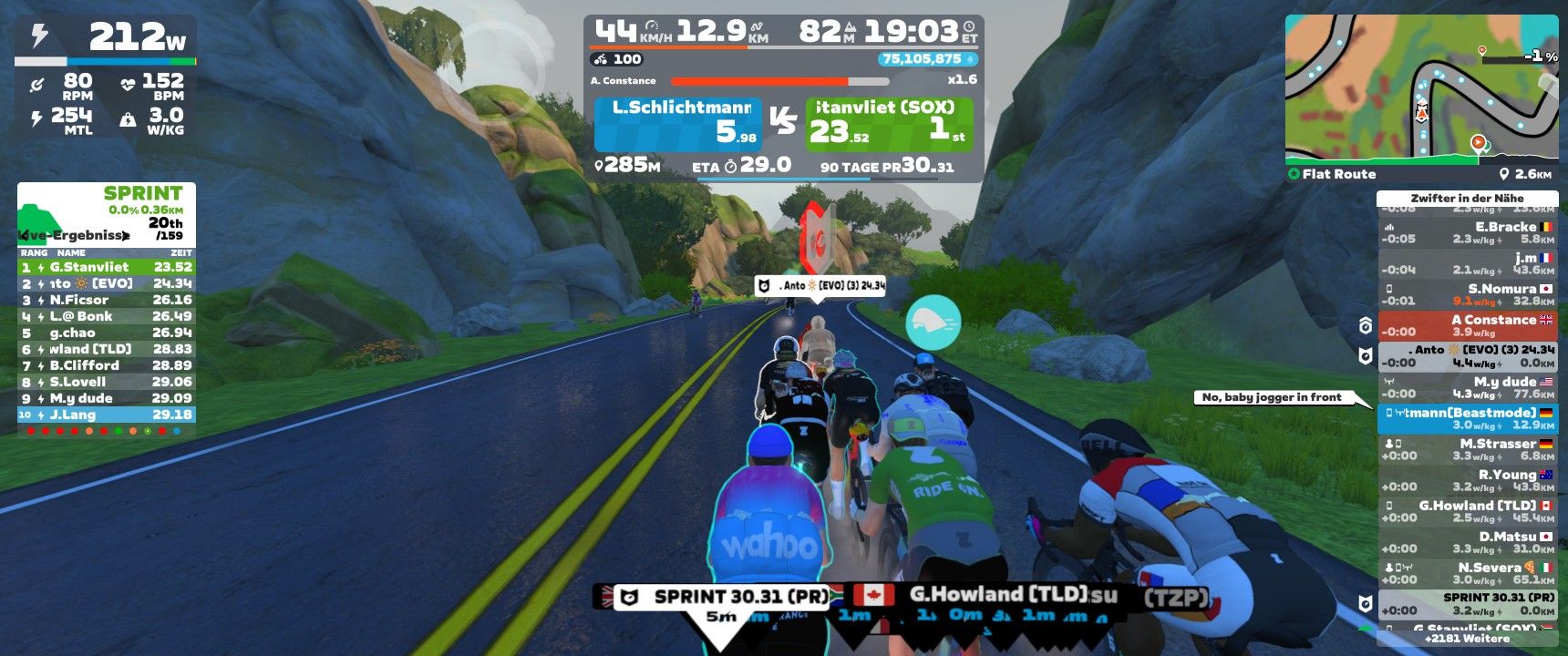Click the Zwifter in der Nähe header
Image resolution: width=1568 pixels, height=656 pixels.
[1467, 198]
